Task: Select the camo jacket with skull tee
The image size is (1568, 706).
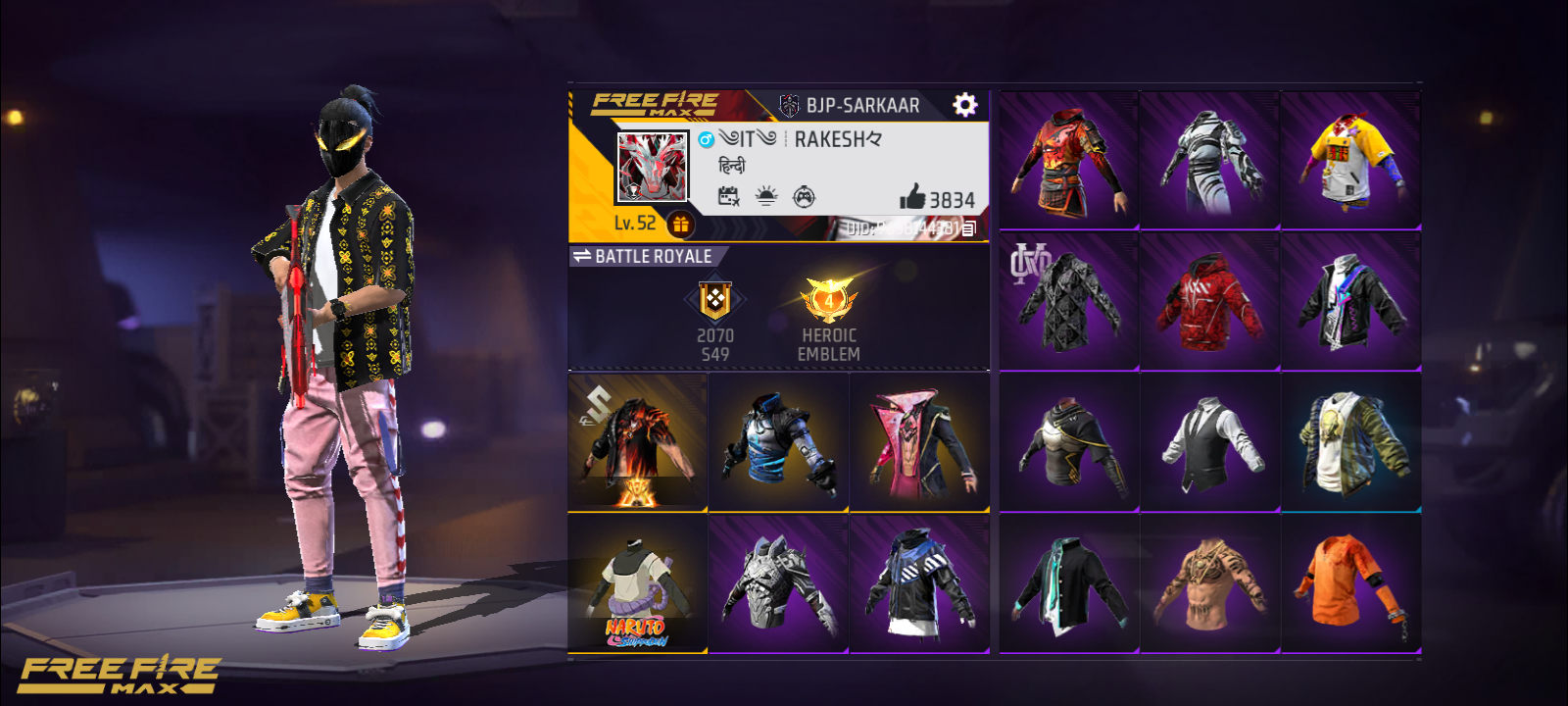Action: tap(1350, 442)
